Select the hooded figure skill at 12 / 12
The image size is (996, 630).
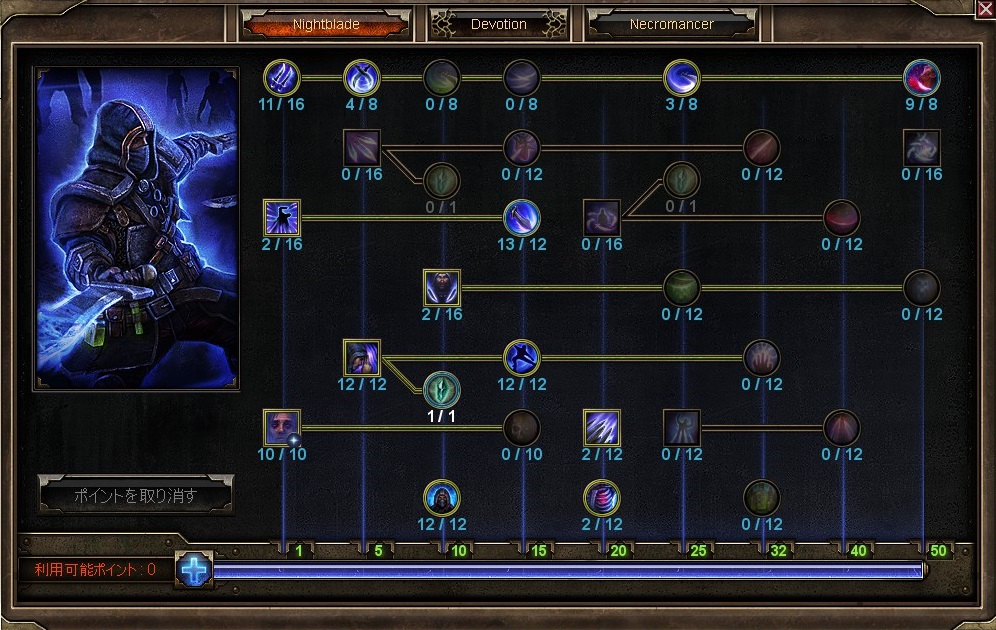pyautogui.click(x=441, y=497)
